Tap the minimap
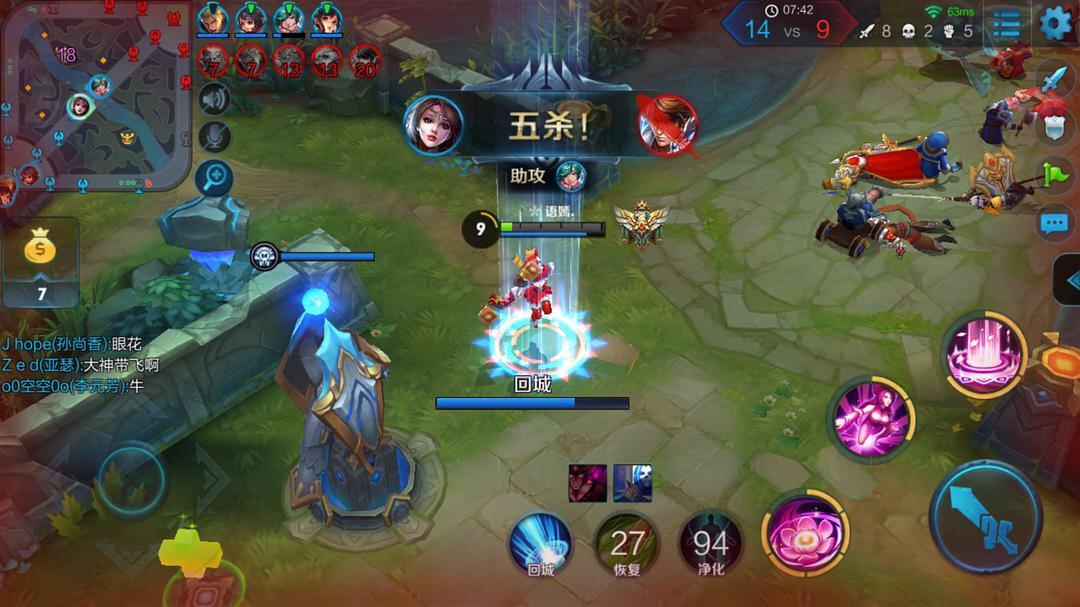1080x607 pixels. click(96, 96)
